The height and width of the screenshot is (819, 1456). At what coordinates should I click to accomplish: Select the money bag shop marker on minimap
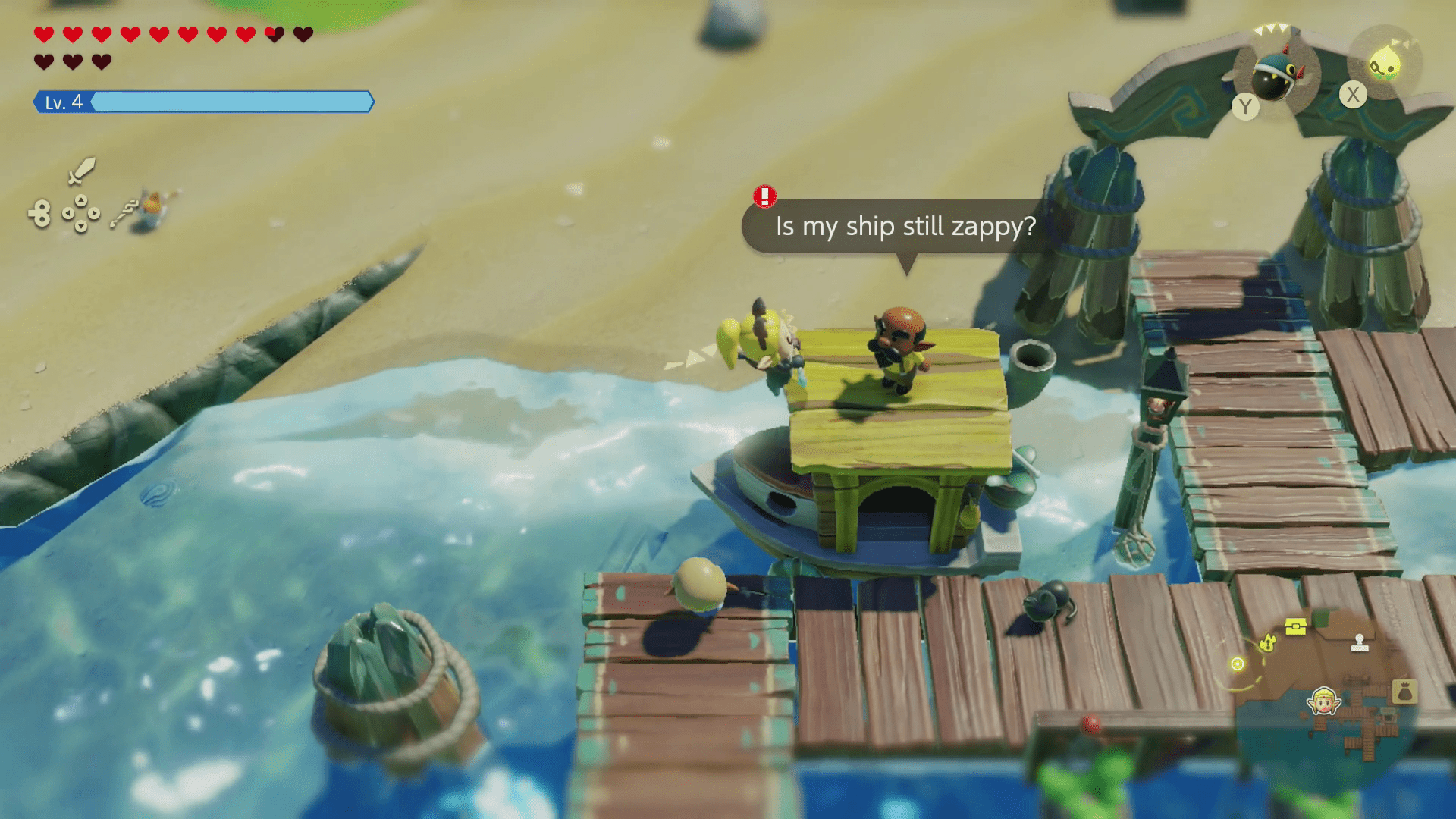(x=1404, y=692)
